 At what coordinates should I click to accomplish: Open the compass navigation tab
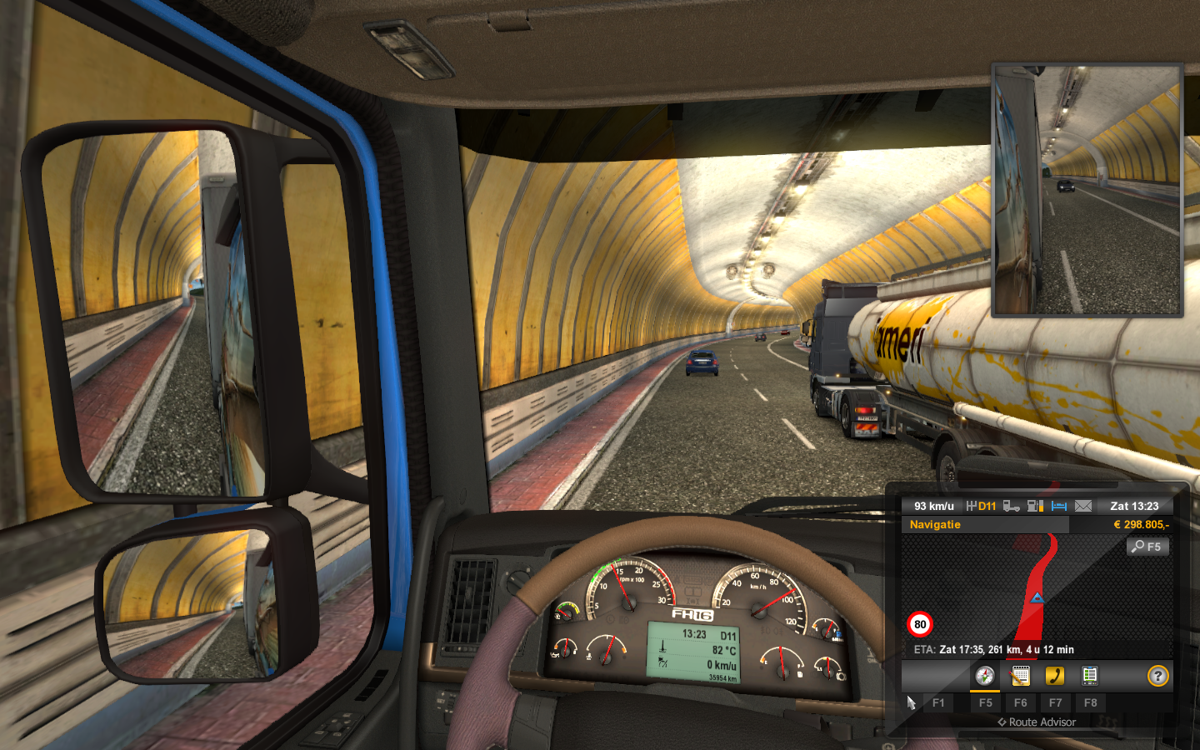(x=985, y=676)
